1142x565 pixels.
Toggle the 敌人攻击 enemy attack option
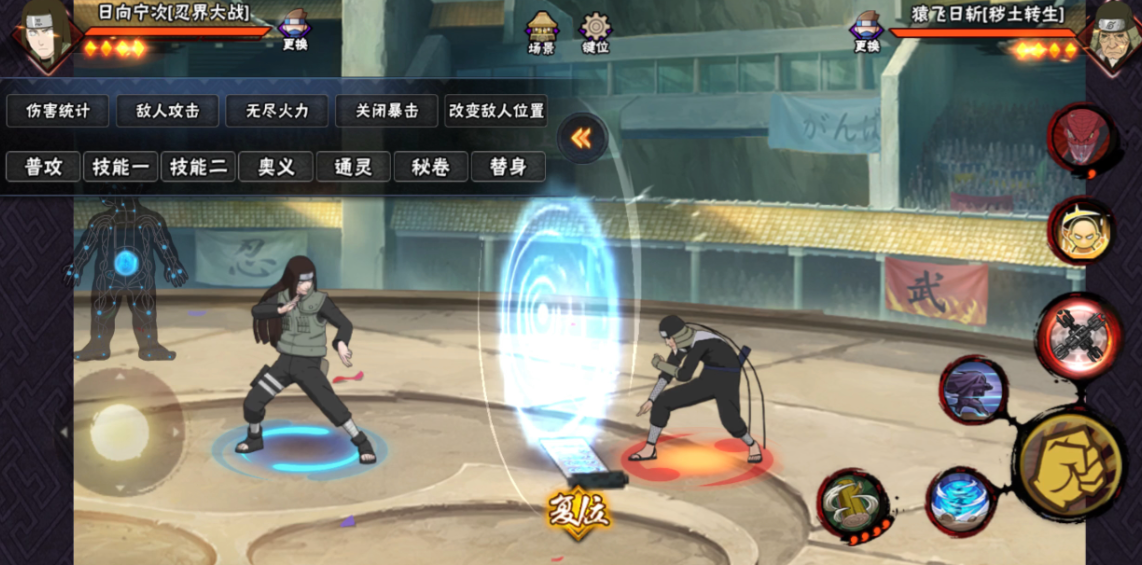(x=167, y=111)
